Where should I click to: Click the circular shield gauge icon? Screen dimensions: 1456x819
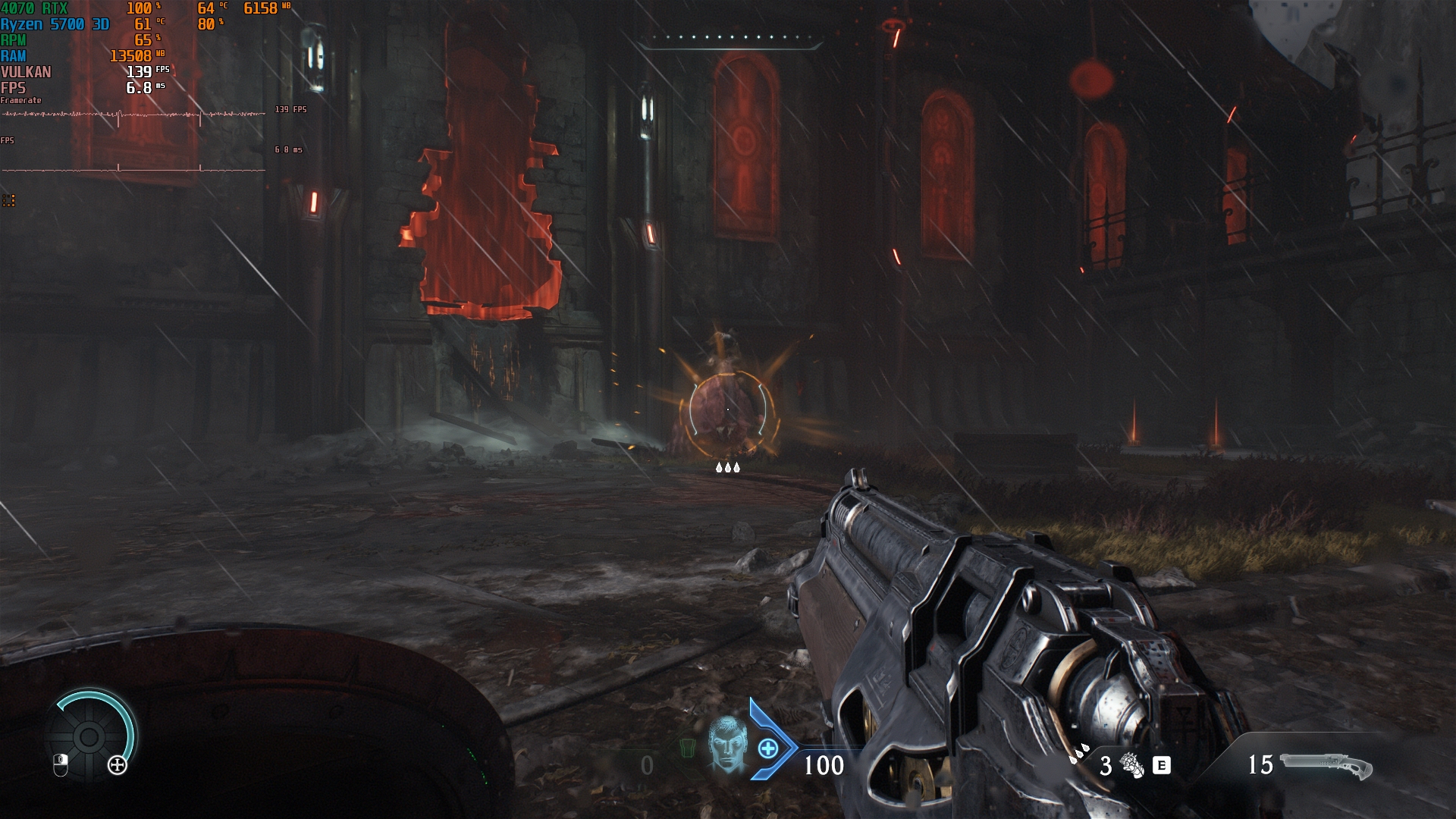click(x=89, y=736)
